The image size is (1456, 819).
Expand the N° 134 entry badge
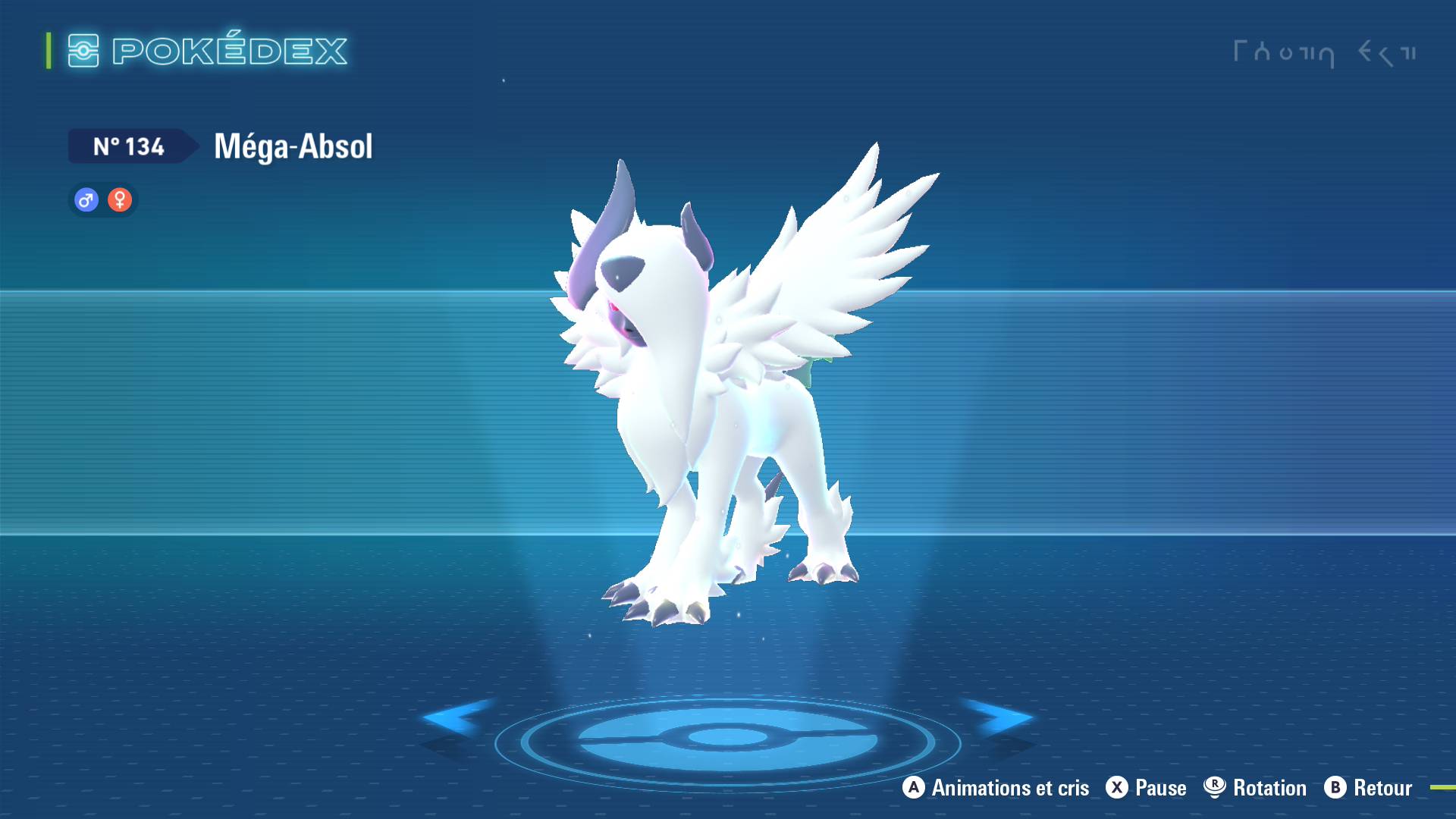129,147
